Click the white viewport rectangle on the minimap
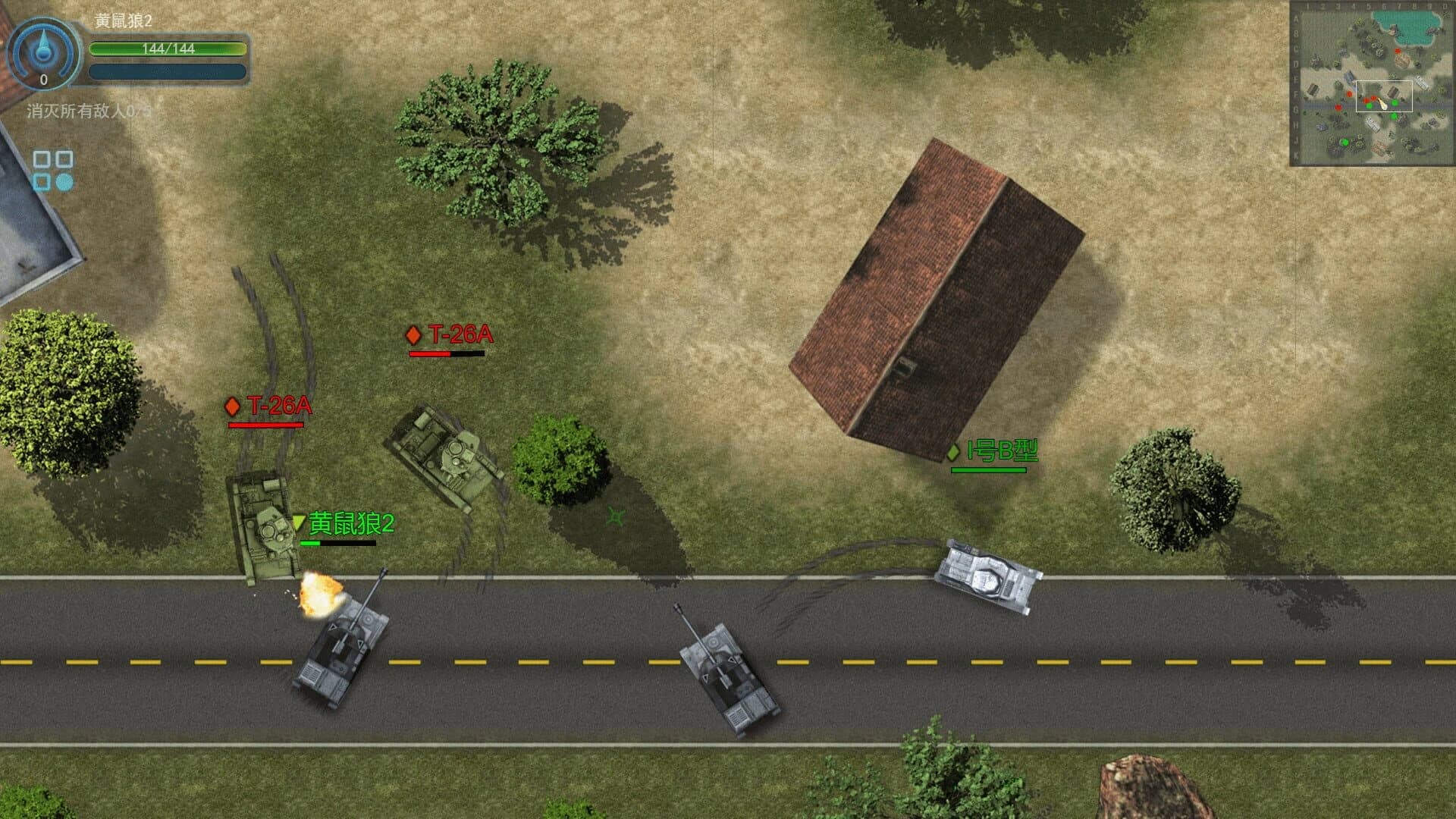Image resolution: width=1456 pixels, height=819 pixels. [x=1384, y=96]
